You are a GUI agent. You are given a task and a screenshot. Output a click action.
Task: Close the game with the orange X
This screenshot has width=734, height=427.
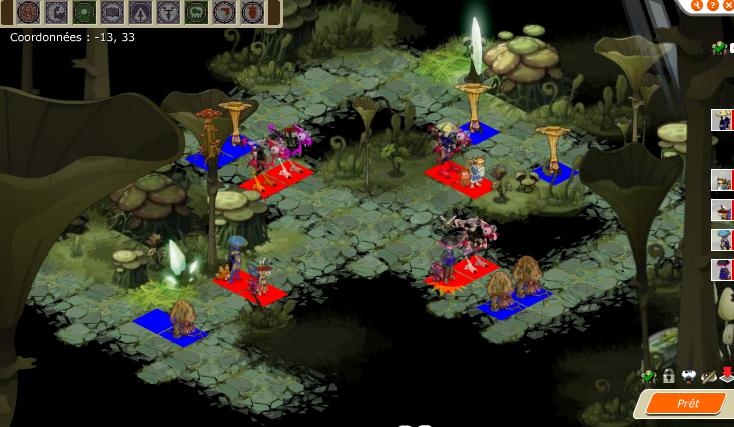[x=728, y=5]
